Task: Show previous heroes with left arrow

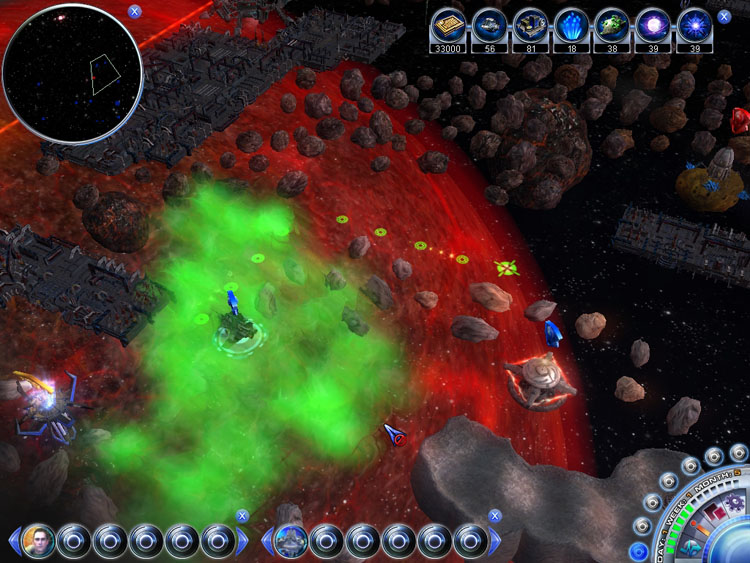Action: pyautogui.click(x=12, y=542)
